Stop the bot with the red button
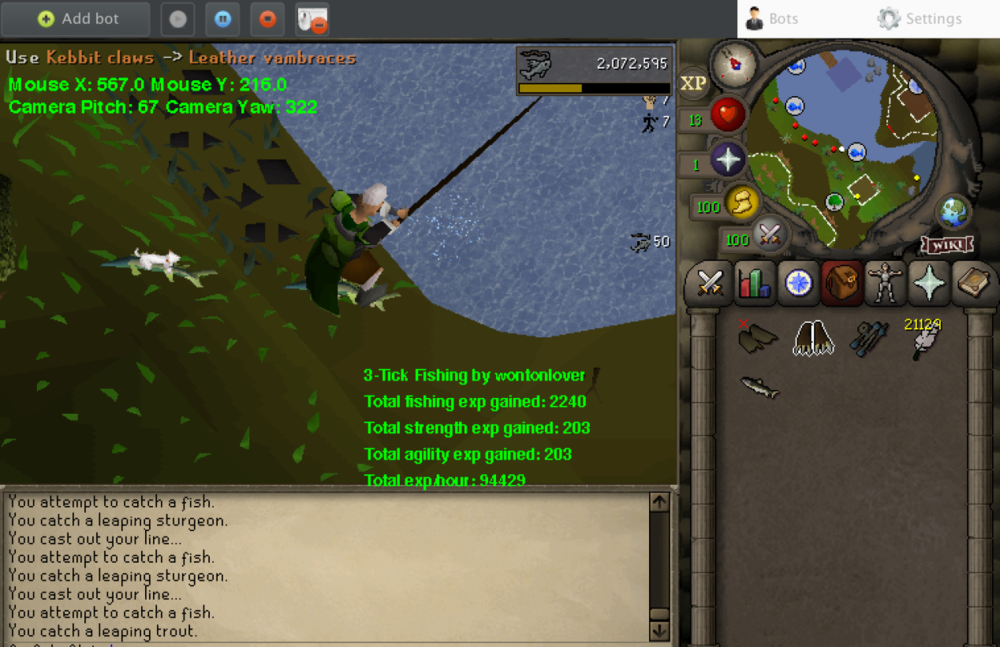Screen dimensions: 1000x647 [x=267, y=19]
